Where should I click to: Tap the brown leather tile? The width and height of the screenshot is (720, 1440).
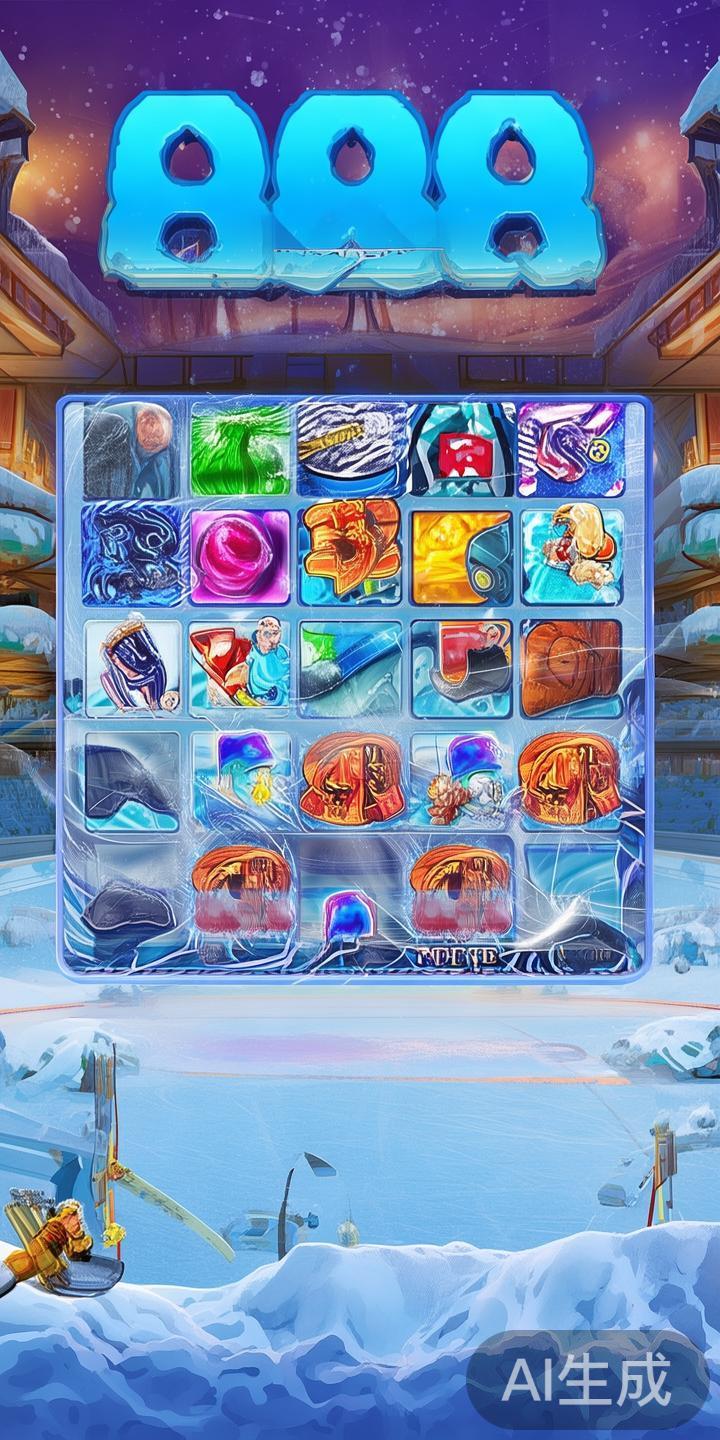[571, 667]
